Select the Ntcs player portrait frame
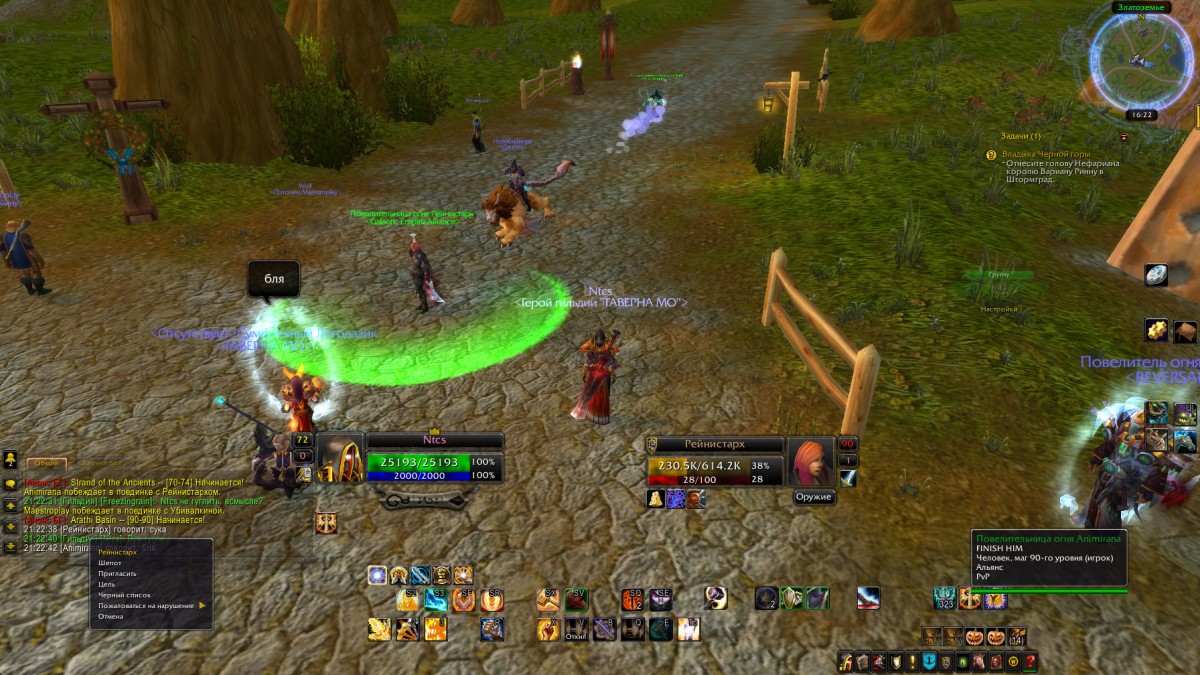 click(340, 459)
